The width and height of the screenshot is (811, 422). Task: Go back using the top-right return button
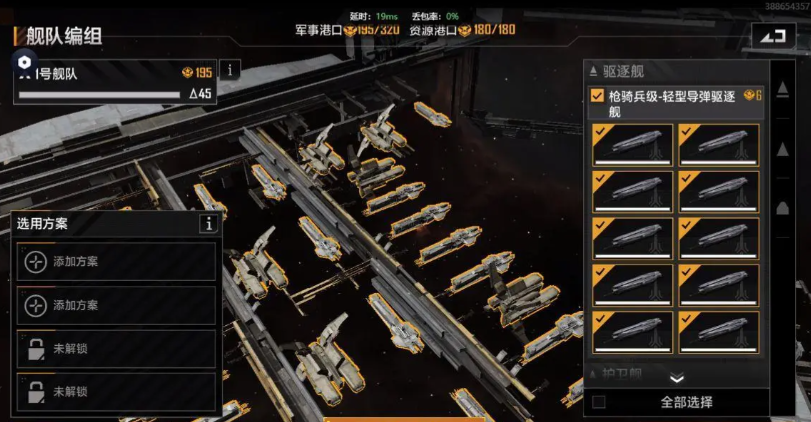tap(771, 36)
